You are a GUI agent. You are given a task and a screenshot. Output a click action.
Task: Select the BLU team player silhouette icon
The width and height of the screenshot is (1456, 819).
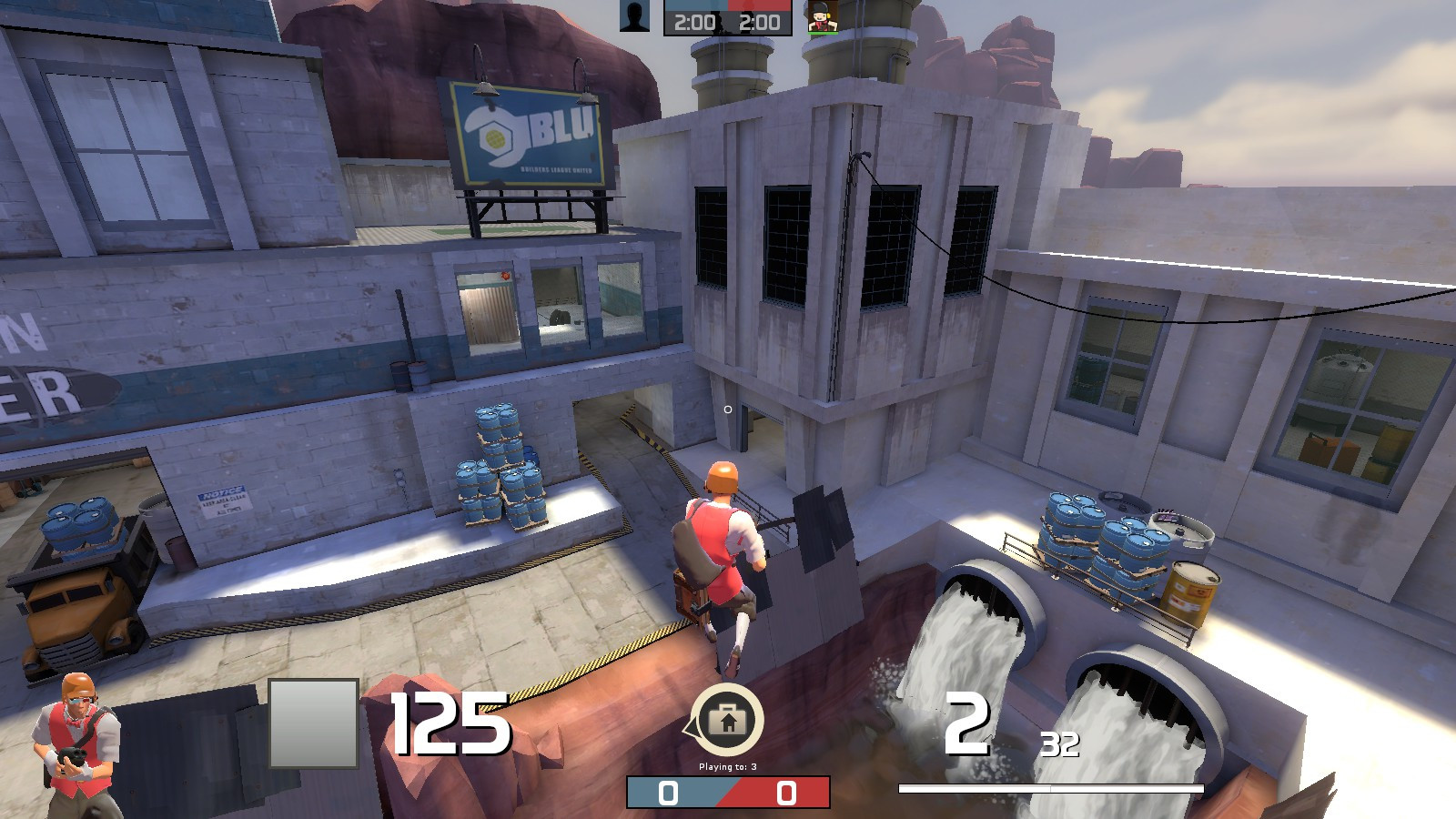634,16
